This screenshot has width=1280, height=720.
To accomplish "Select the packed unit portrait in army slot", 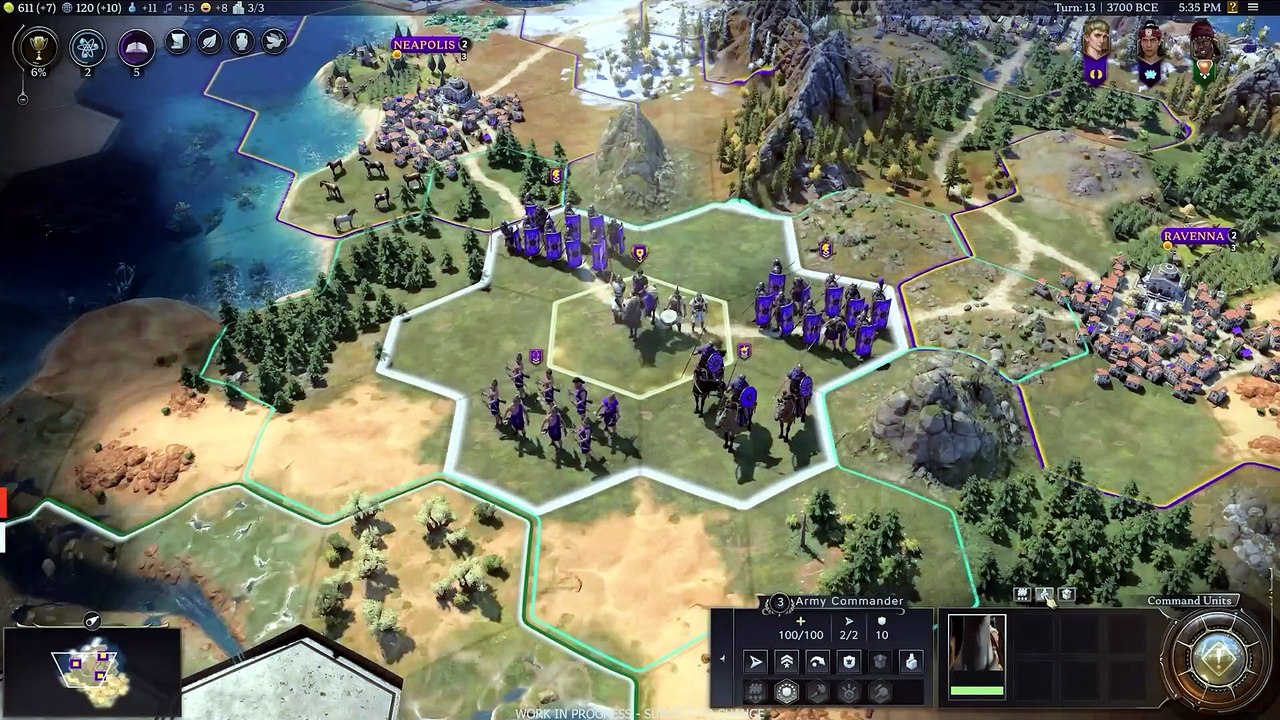I will pyautogui.click(x=976, y=656).
